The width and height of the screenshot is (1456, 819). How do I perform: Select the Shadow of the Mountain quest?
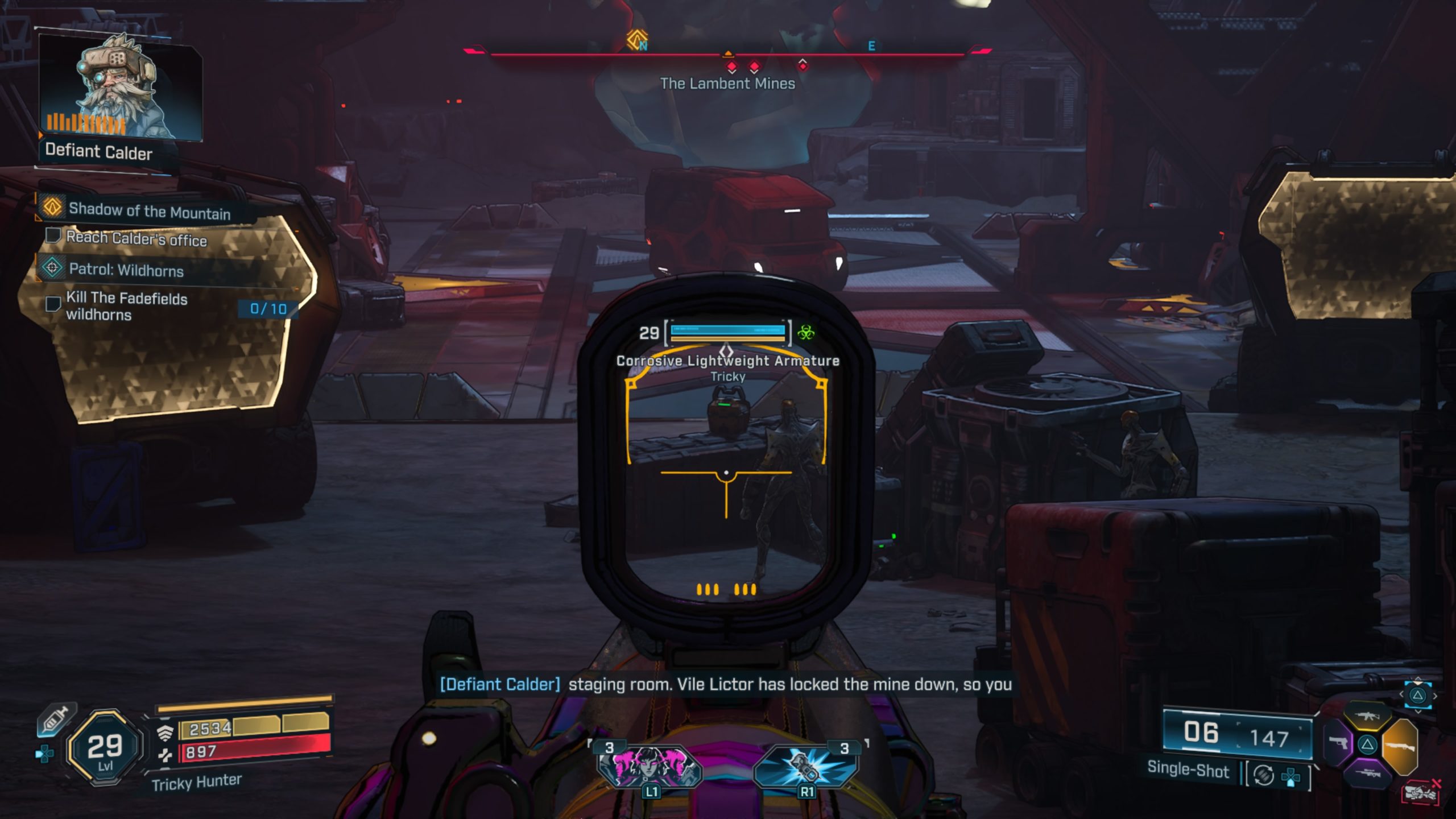click(x=149, y=211)
